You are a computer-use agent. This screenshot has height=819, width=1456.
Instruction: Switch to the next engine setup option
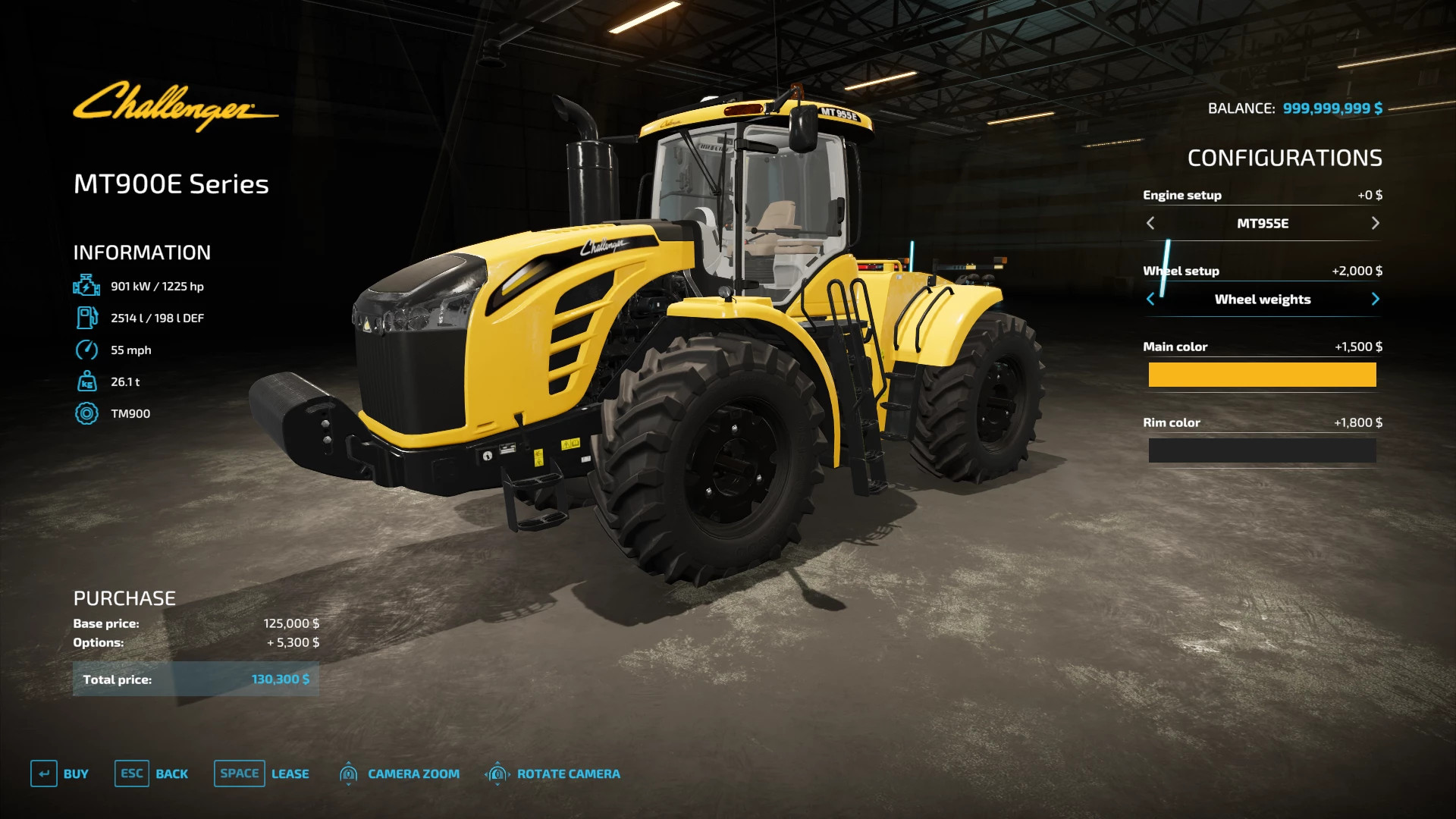1376,223
